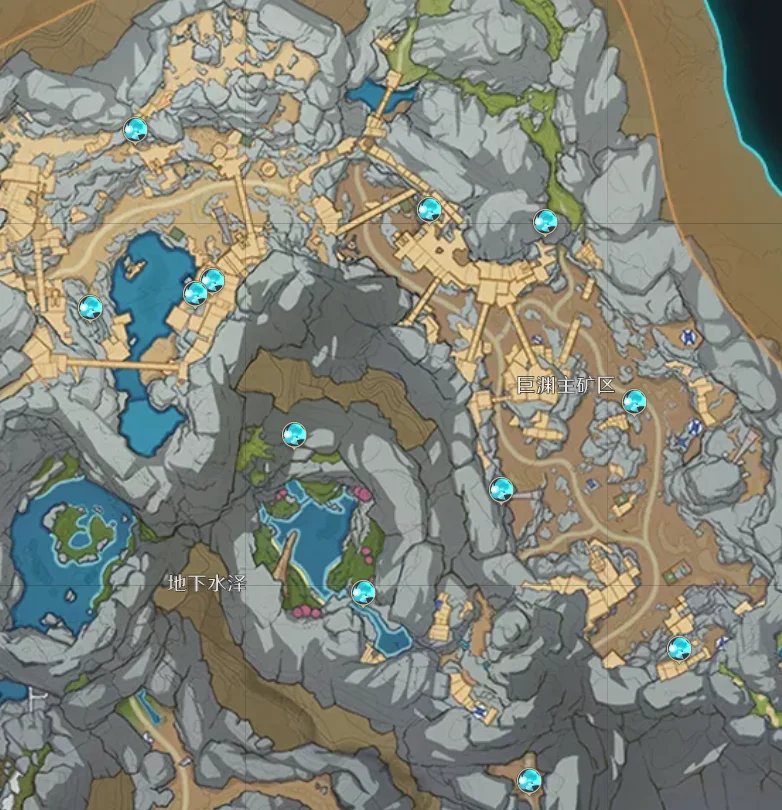Select the orb marker beside the 巨渊主矿区 label
Image resolution: width=782 pixels, height=810 pixels.
pyautogui.click(x=634, y=402)
